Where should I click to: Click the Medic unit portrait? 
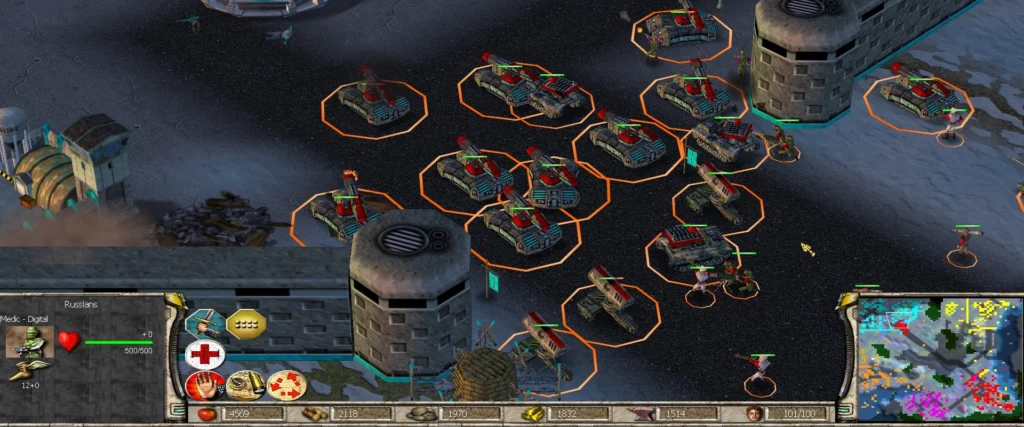point(29,341)
